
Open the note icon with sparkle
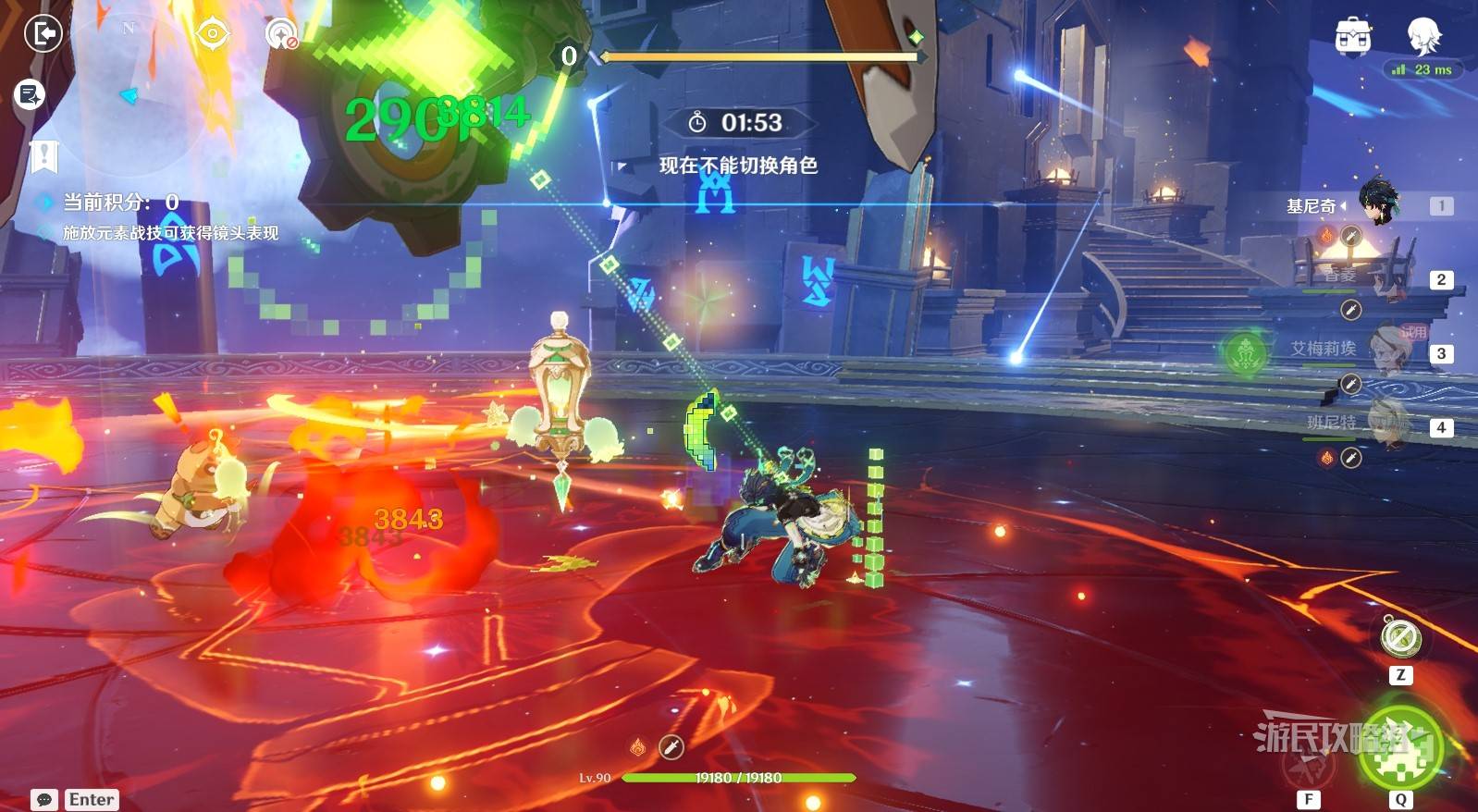pos(30,94)
